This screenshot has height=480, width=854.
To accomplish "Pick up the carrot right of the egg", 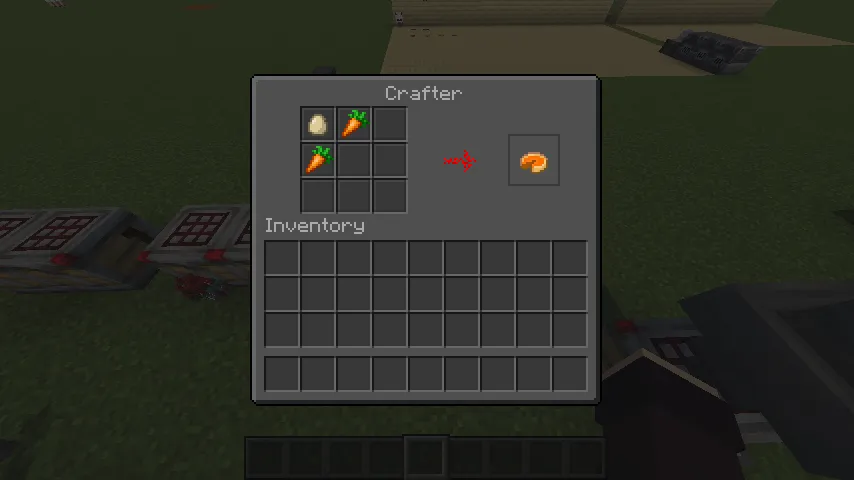I will [x=354, y=125].
